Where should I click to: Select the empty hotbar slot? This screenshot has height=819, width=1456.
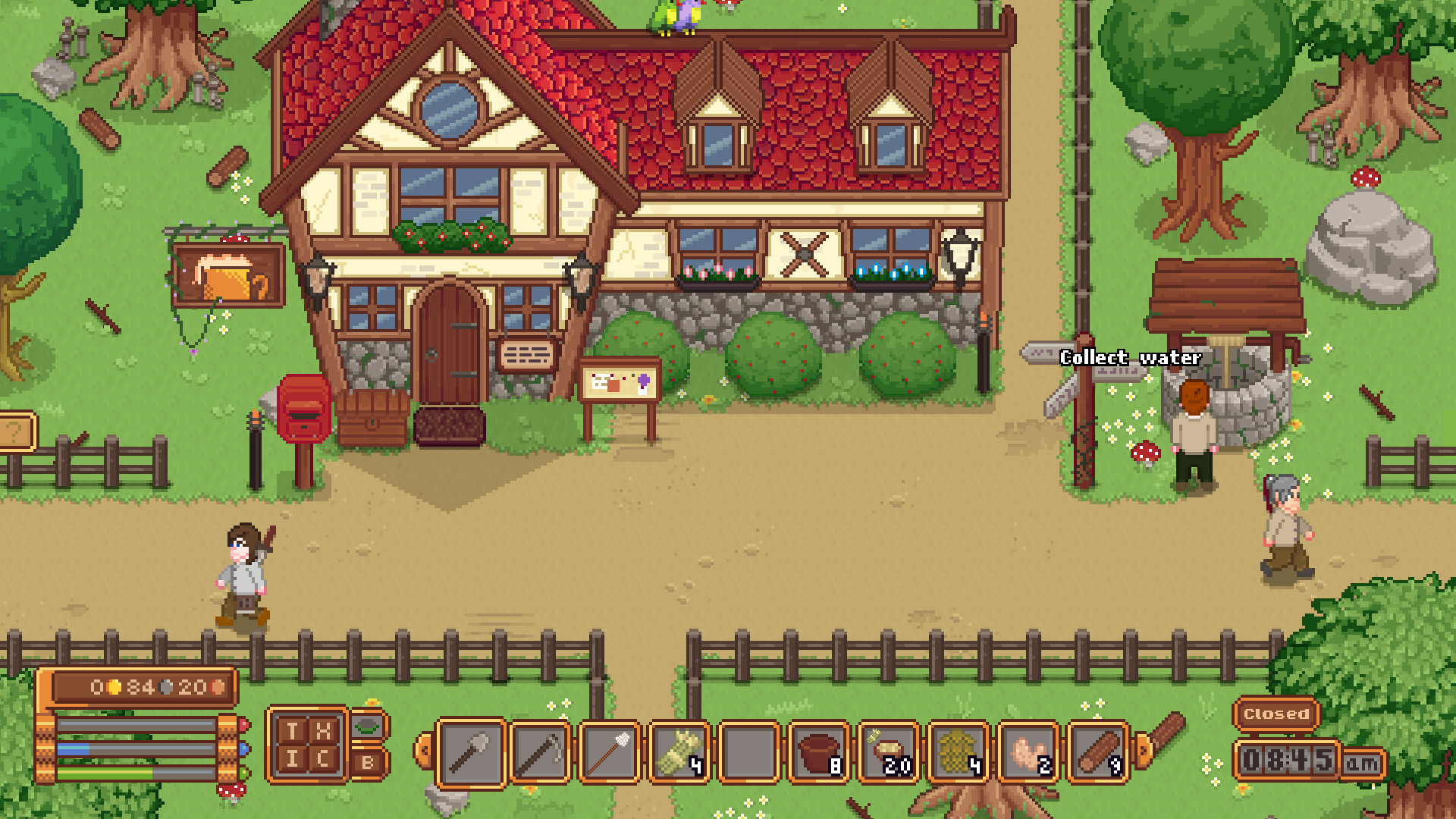pyautogui.click(x=749, y=753)
